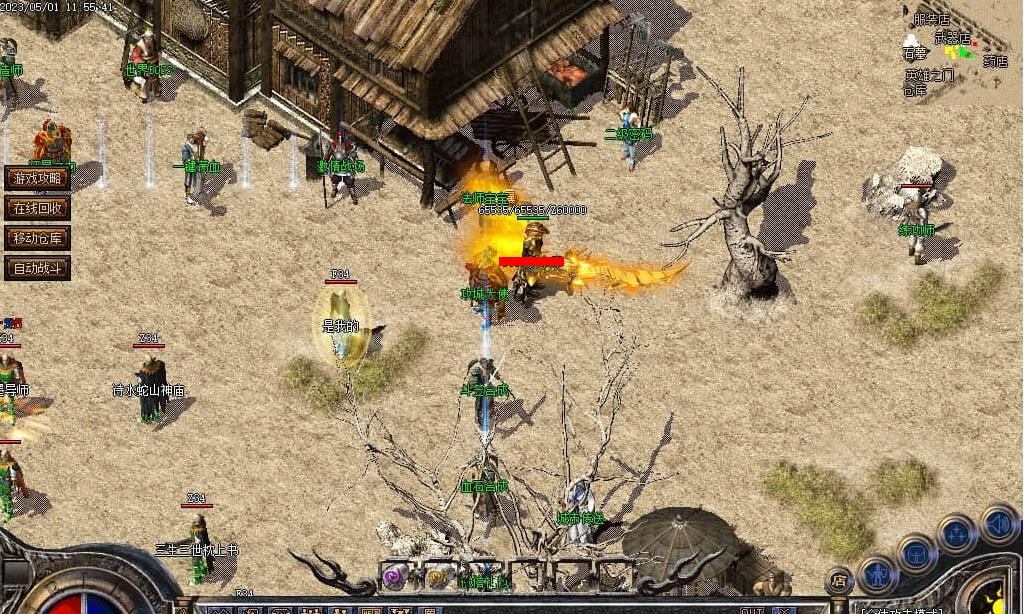Toggle sound with the speaker button
The width and height of the screenshot is (1028, 614).
(x=997, y=523)
